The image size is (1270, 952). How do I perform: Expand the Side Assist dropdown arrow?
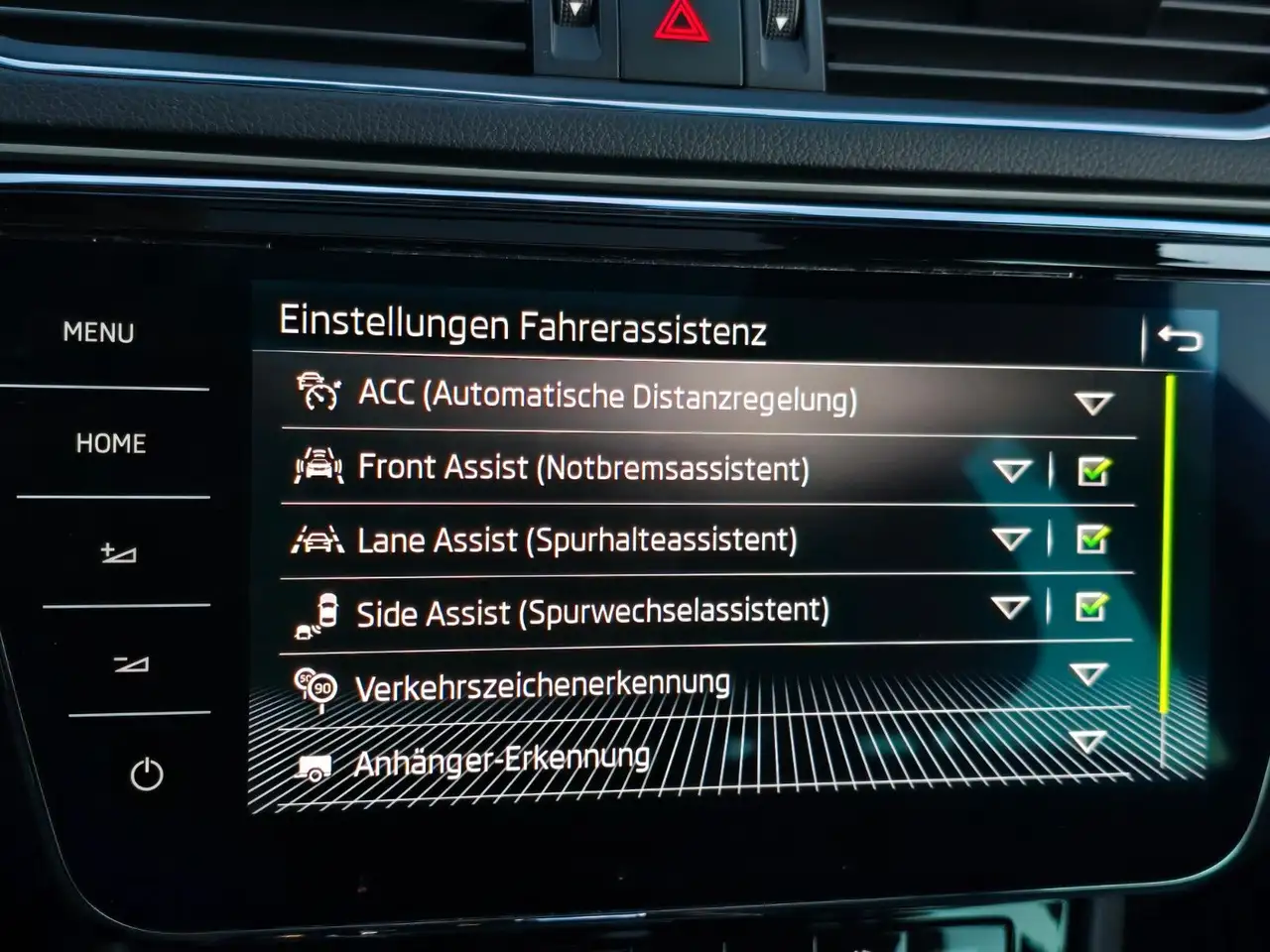click(x=1010, y=607)
